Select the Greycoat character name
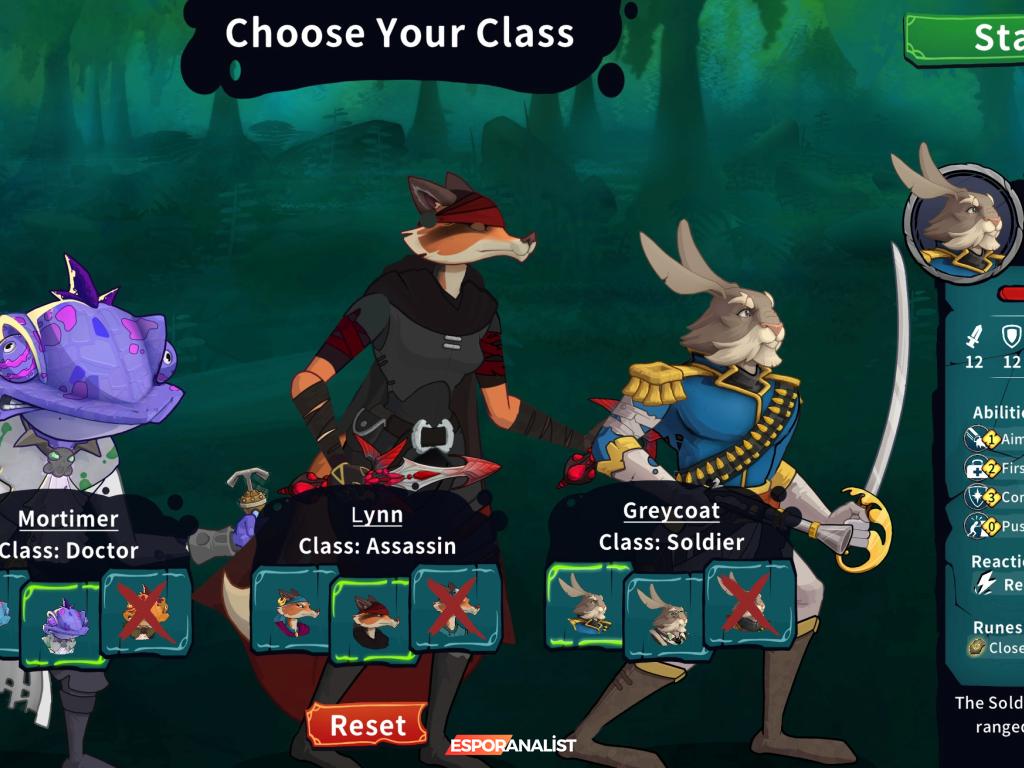1024x768 pixels. click(x=671, y=511)
